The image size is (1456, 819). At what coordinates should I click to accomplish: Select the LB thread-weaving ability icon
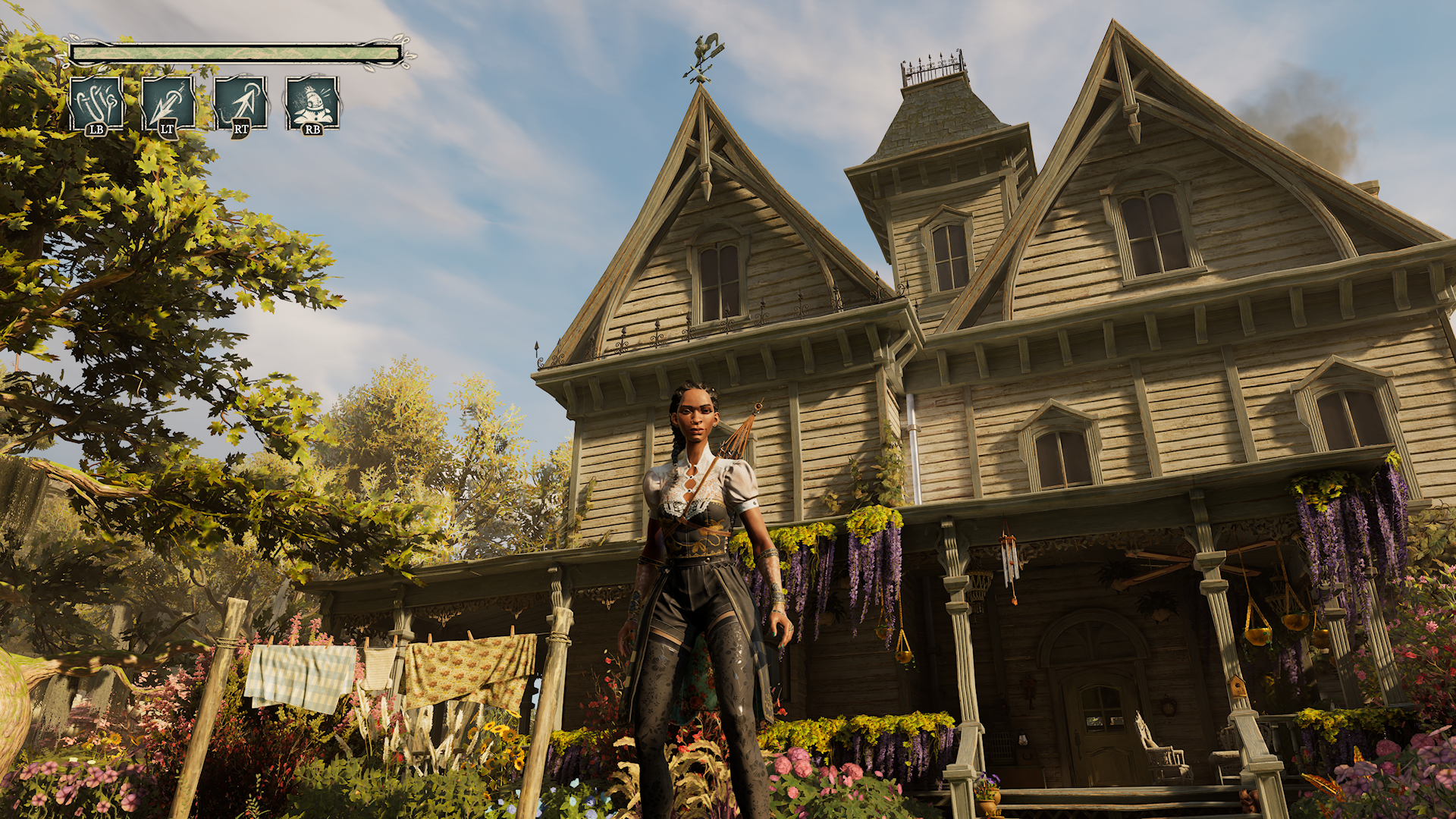click(97, 101)
